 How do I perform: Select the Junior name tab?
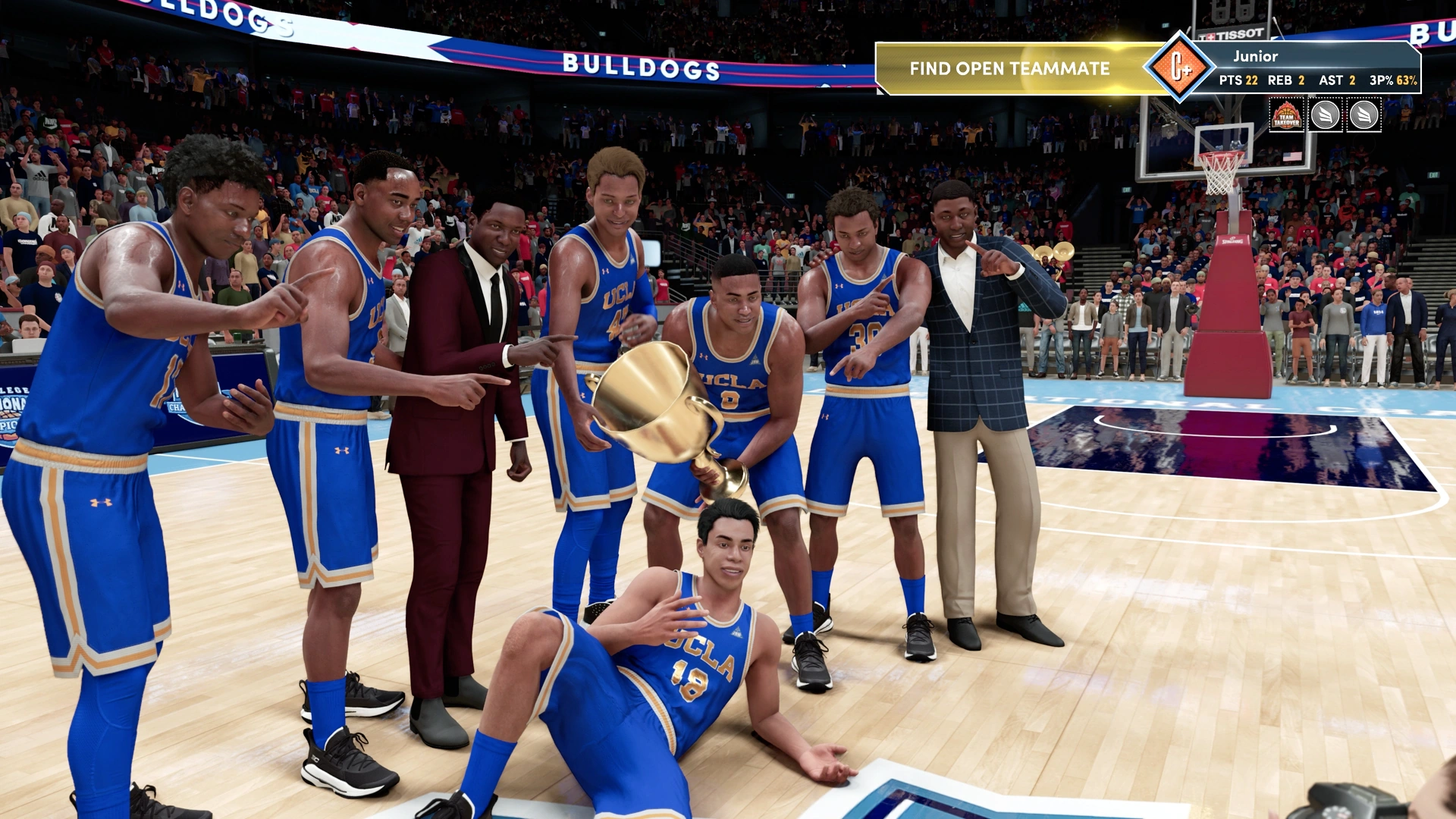[x=1255, y=55]
